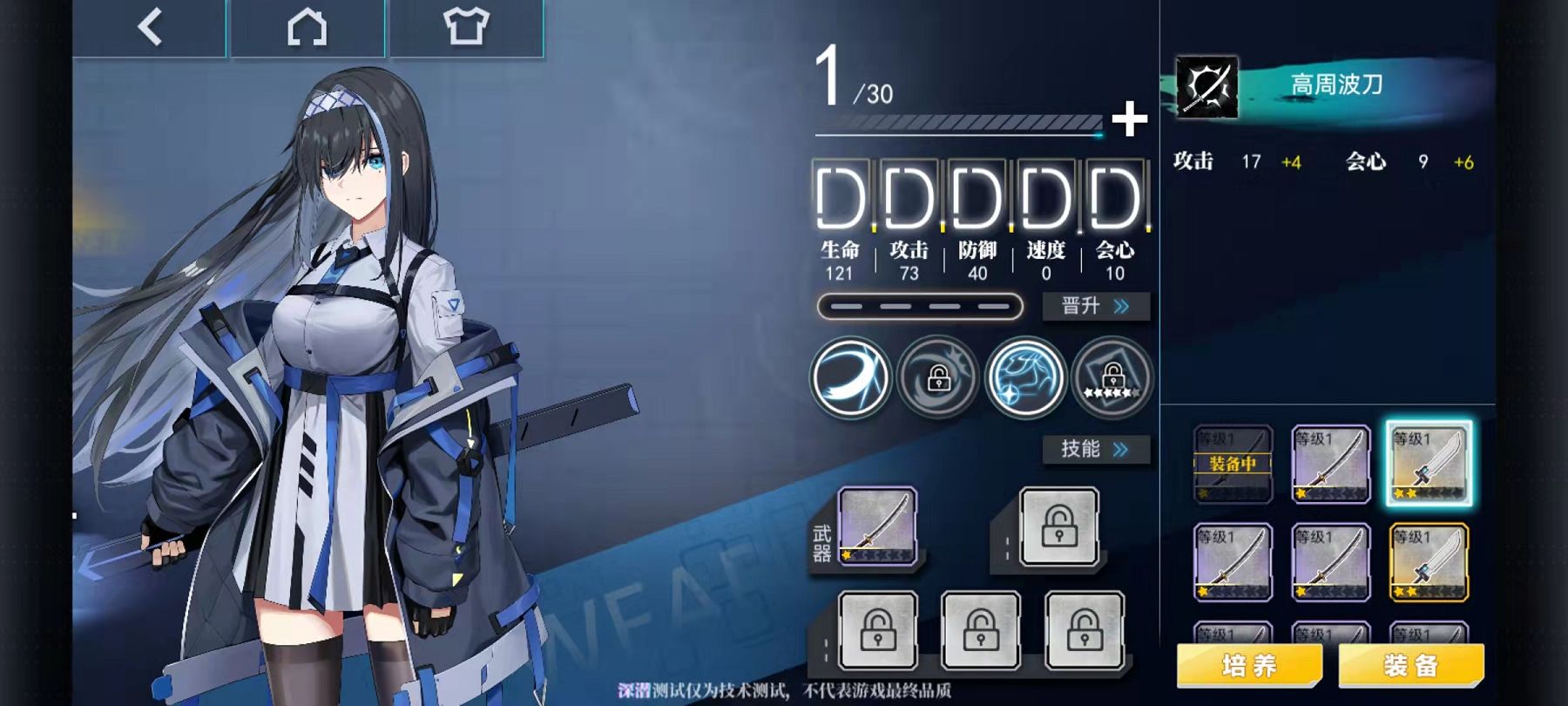This screenshot has width=1568, height=706.
Task: Select the glowing blue beast skill icon
Action: tap(1025, 378)
